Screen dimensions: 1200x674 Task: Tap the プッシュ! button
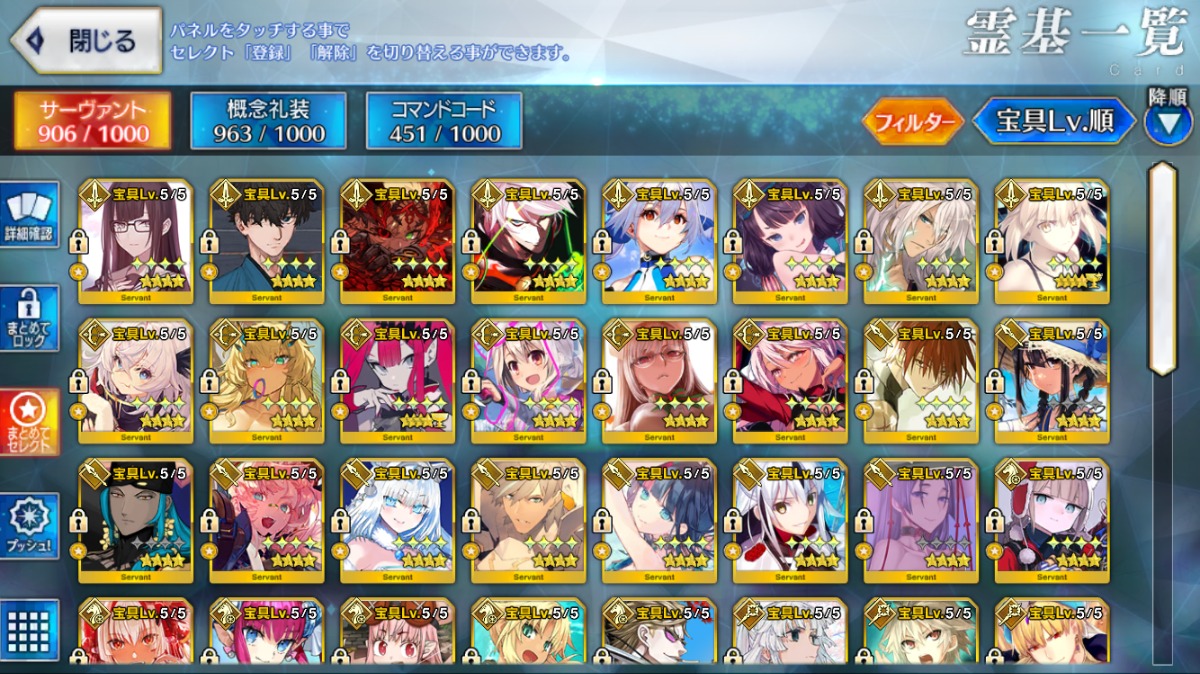click(30, 526)
